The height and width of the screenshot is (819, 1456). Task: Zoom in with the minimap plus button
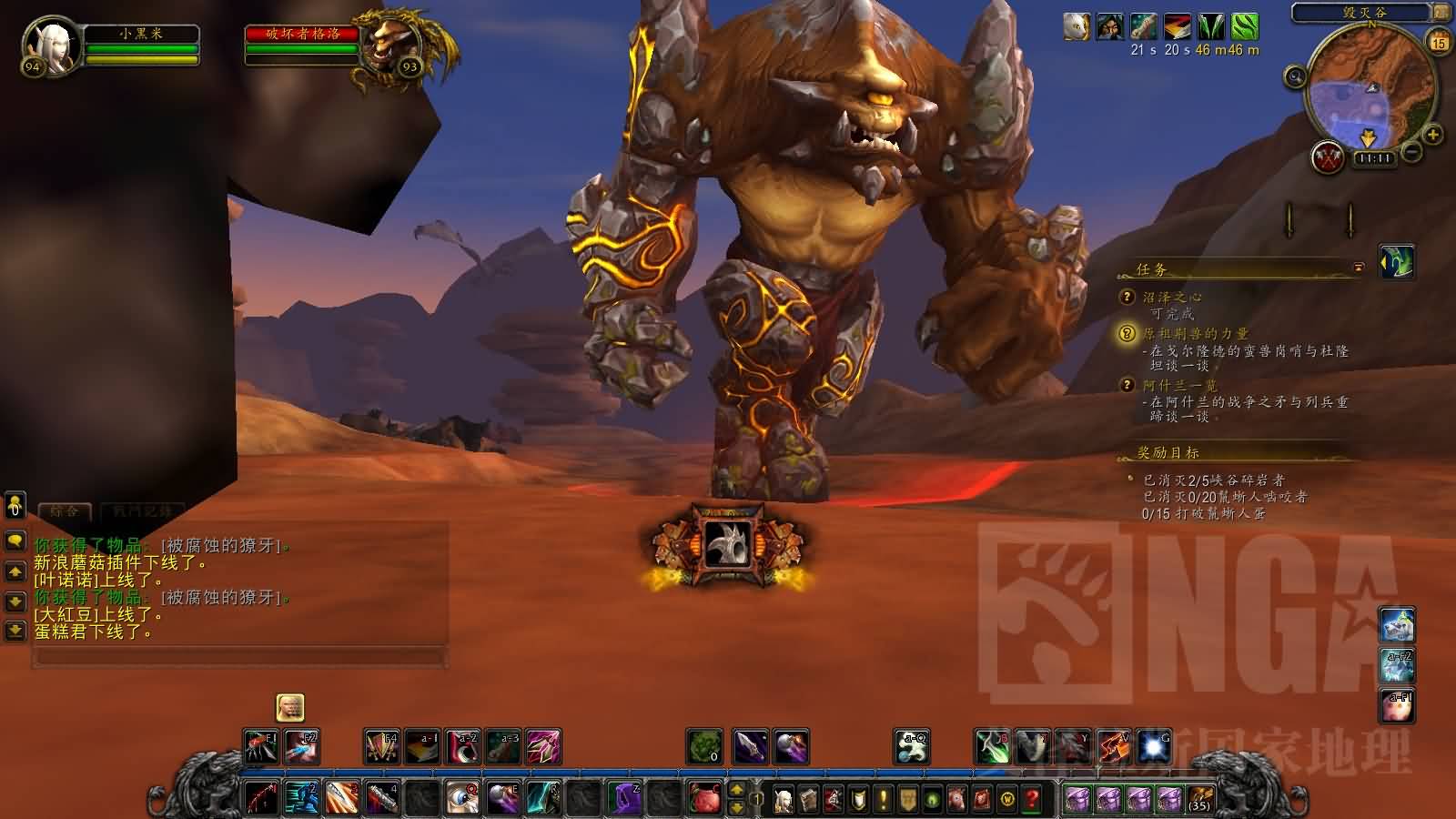point(1432,135)
